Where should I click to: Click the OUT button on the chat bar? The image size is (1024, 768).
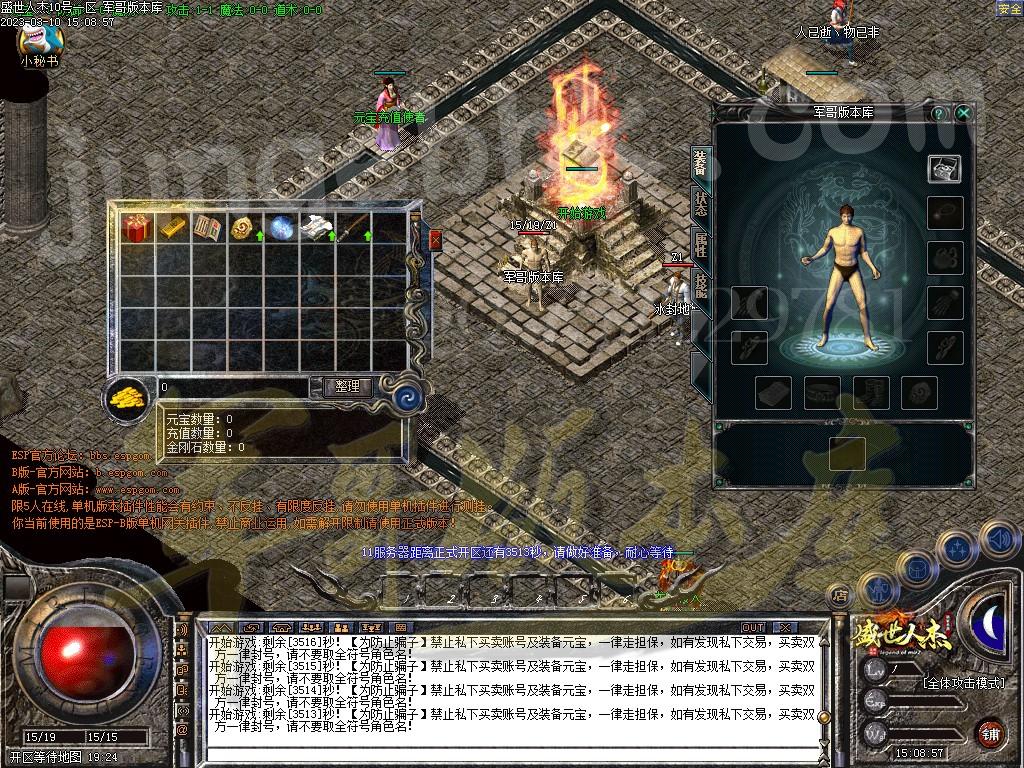pyautogui.click(x=753, y=628)
